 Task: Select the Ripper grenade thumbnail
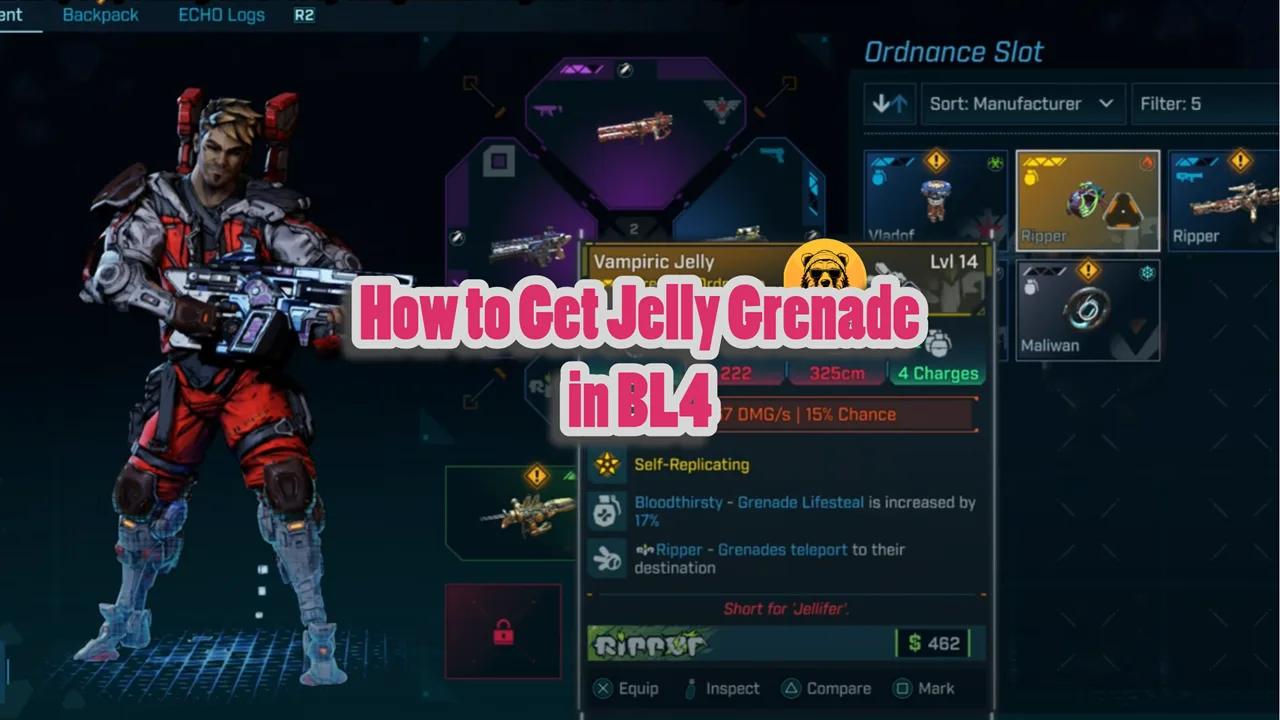pos(1087,200)
